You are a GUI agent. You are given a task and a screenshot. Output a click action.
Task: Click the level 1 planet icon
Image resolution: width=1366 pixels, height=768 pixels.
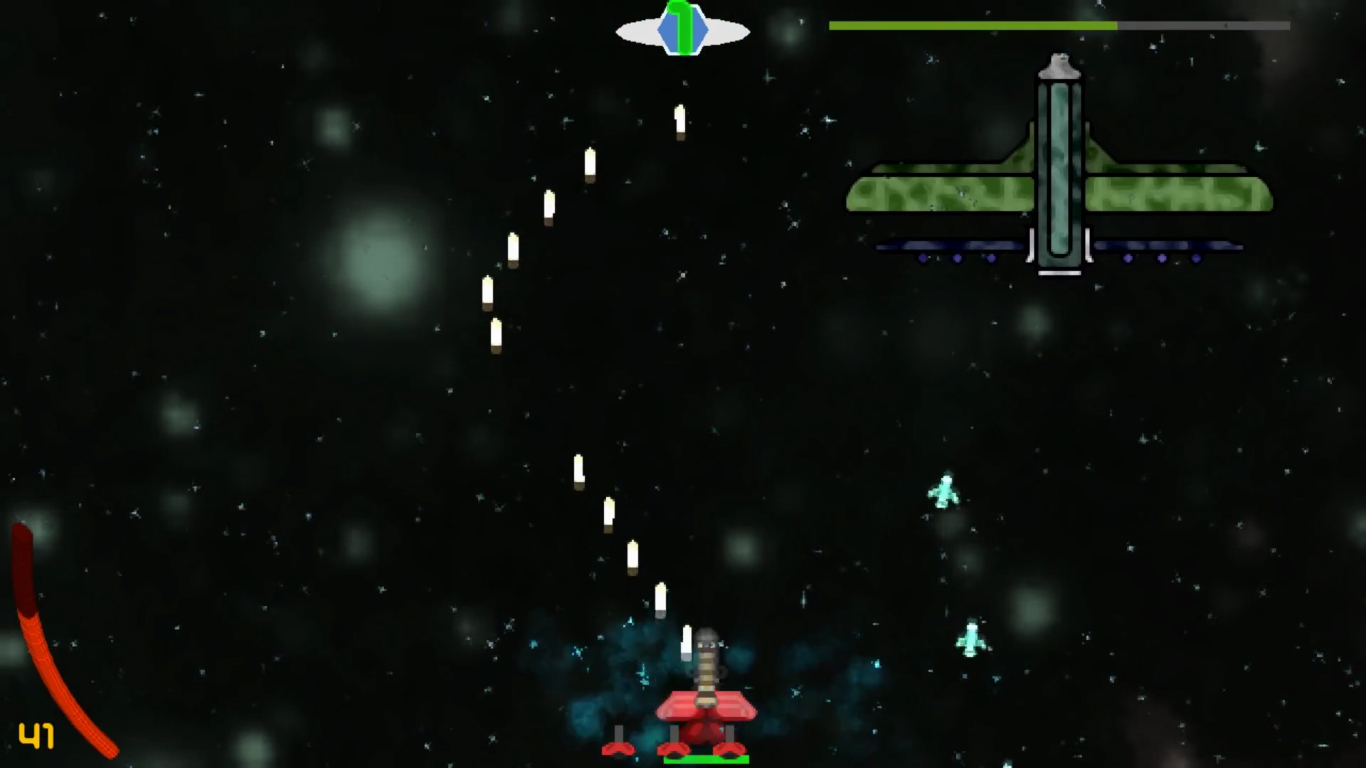(682, 28)
